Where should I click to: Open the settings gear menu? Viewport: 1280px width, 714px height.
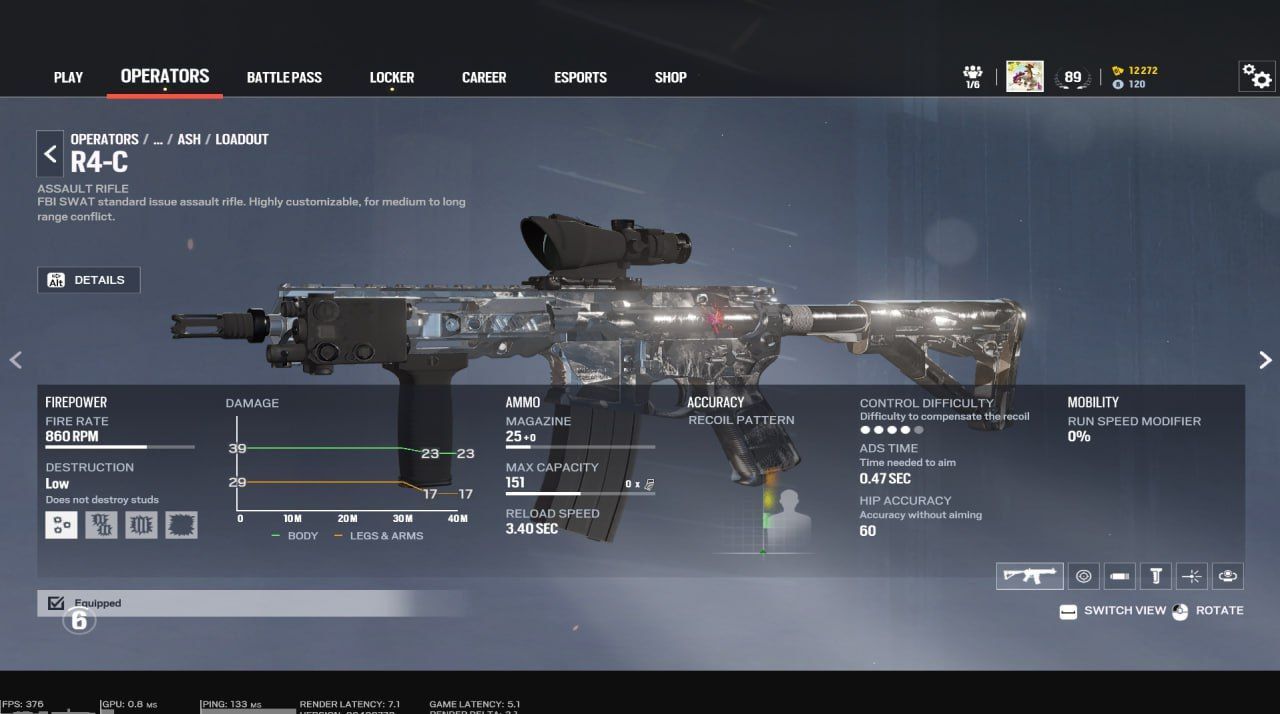coord(1256,76)
